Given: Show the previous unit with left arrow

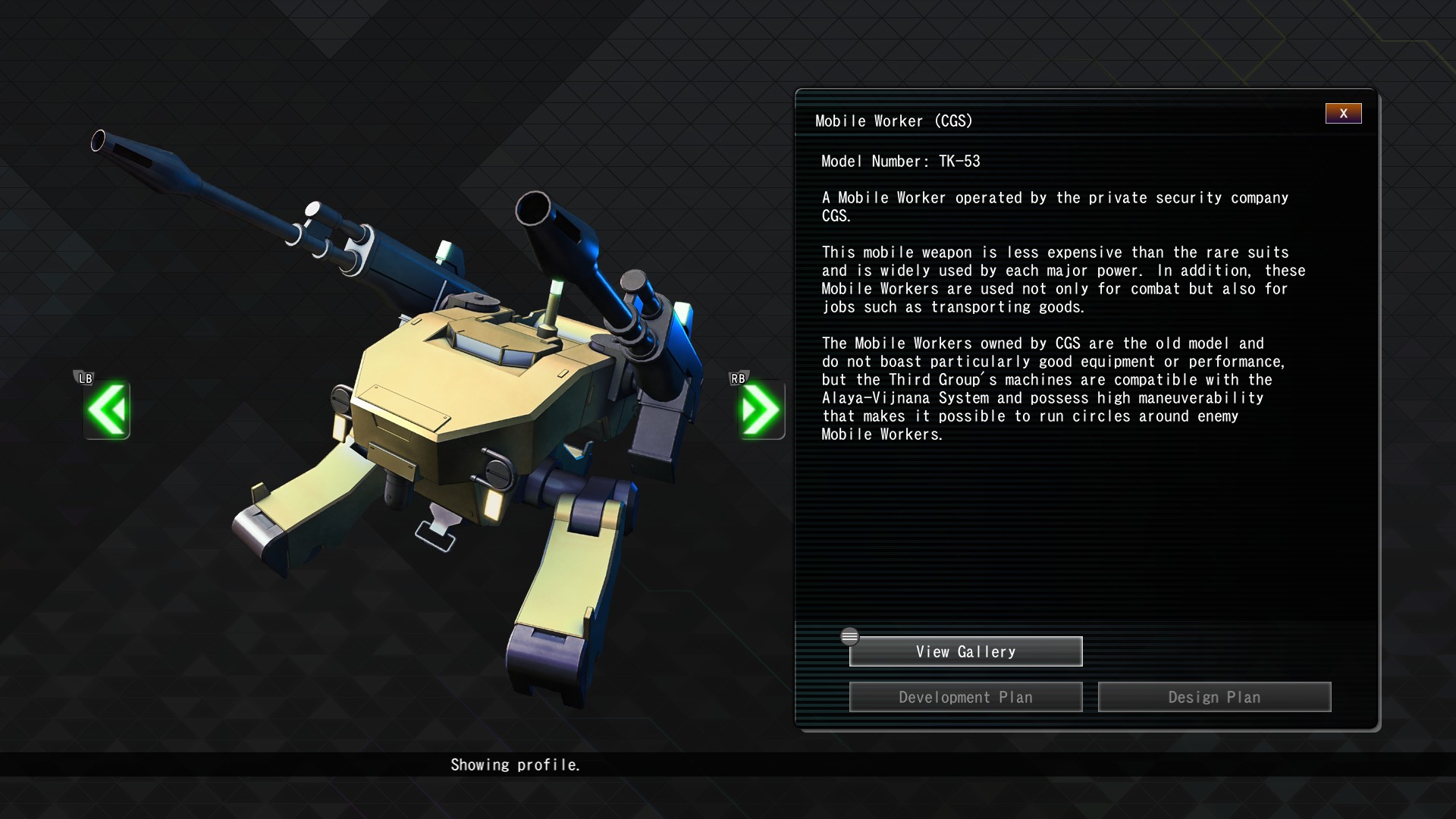Looking at the screenshot, I should tap(107, 409).
